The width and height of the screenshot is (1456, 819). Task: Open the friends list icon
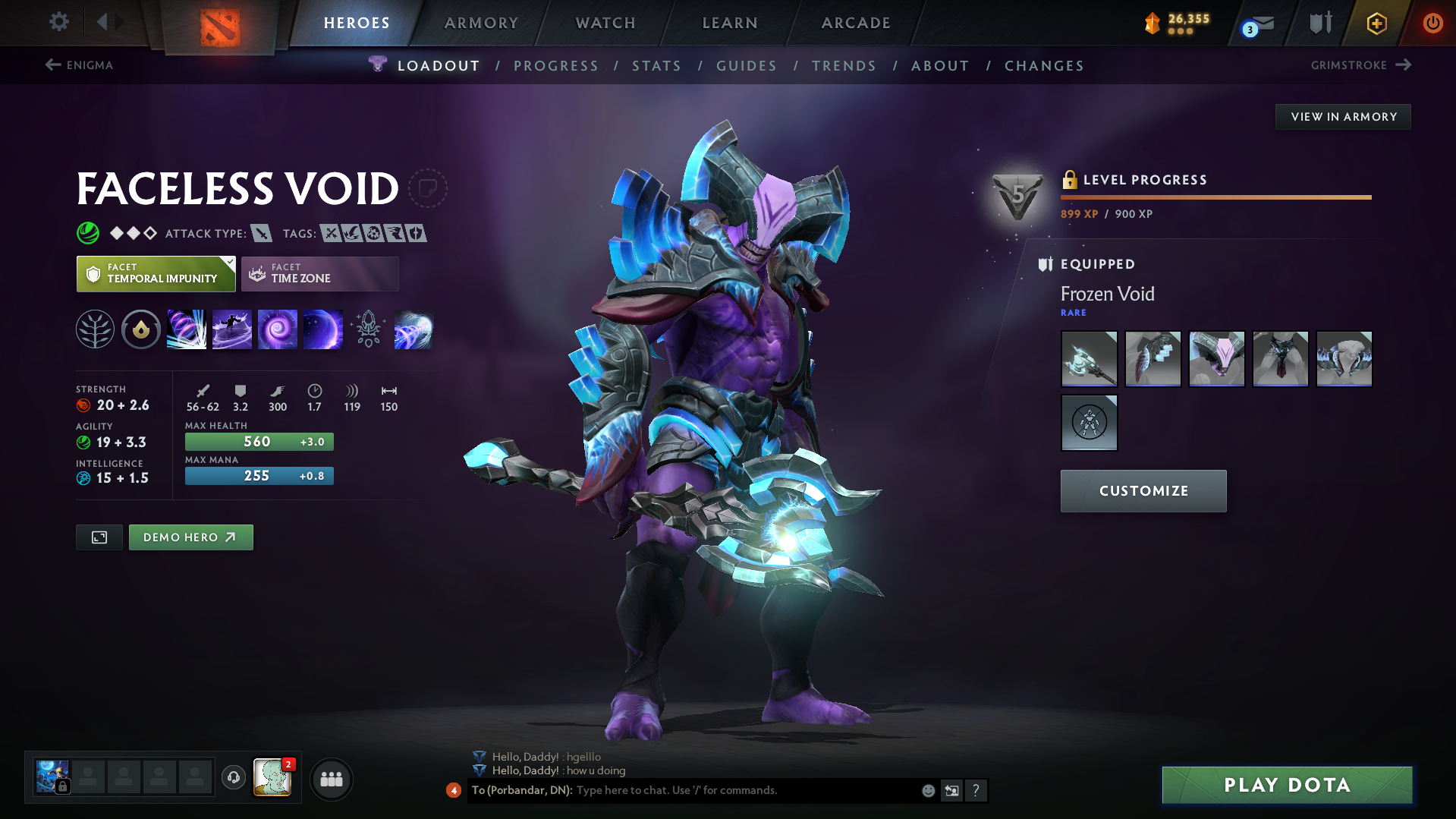(x=331, y=779)
